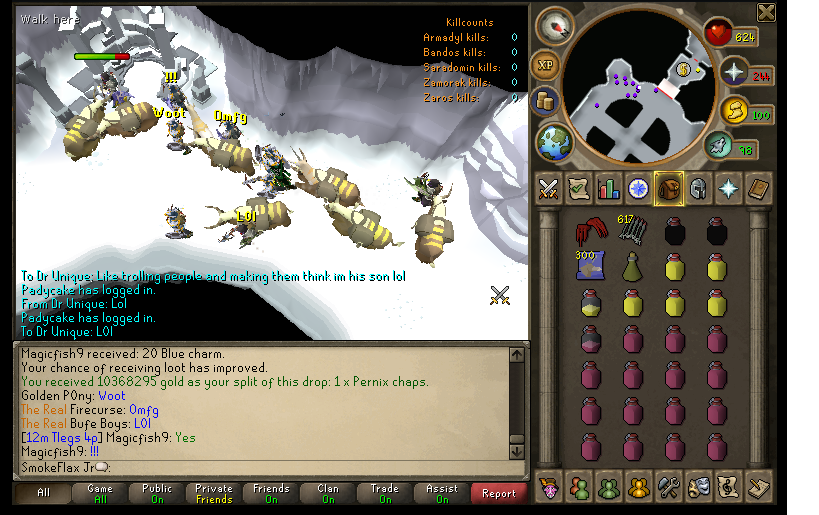Open the world map globe

551,142
